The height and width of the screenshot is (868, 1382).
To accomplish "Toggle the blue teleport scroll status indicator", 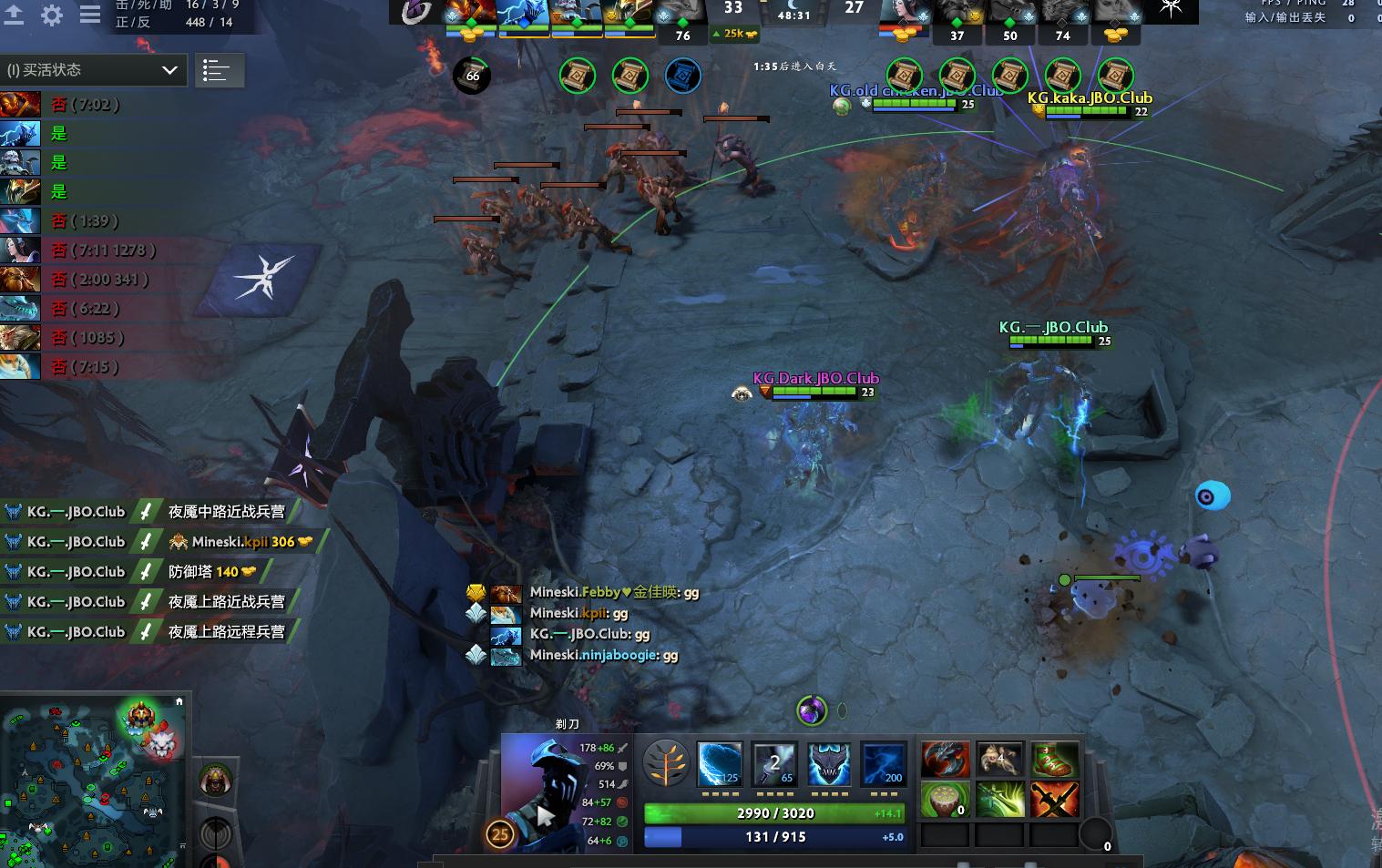I will (682, 76).
